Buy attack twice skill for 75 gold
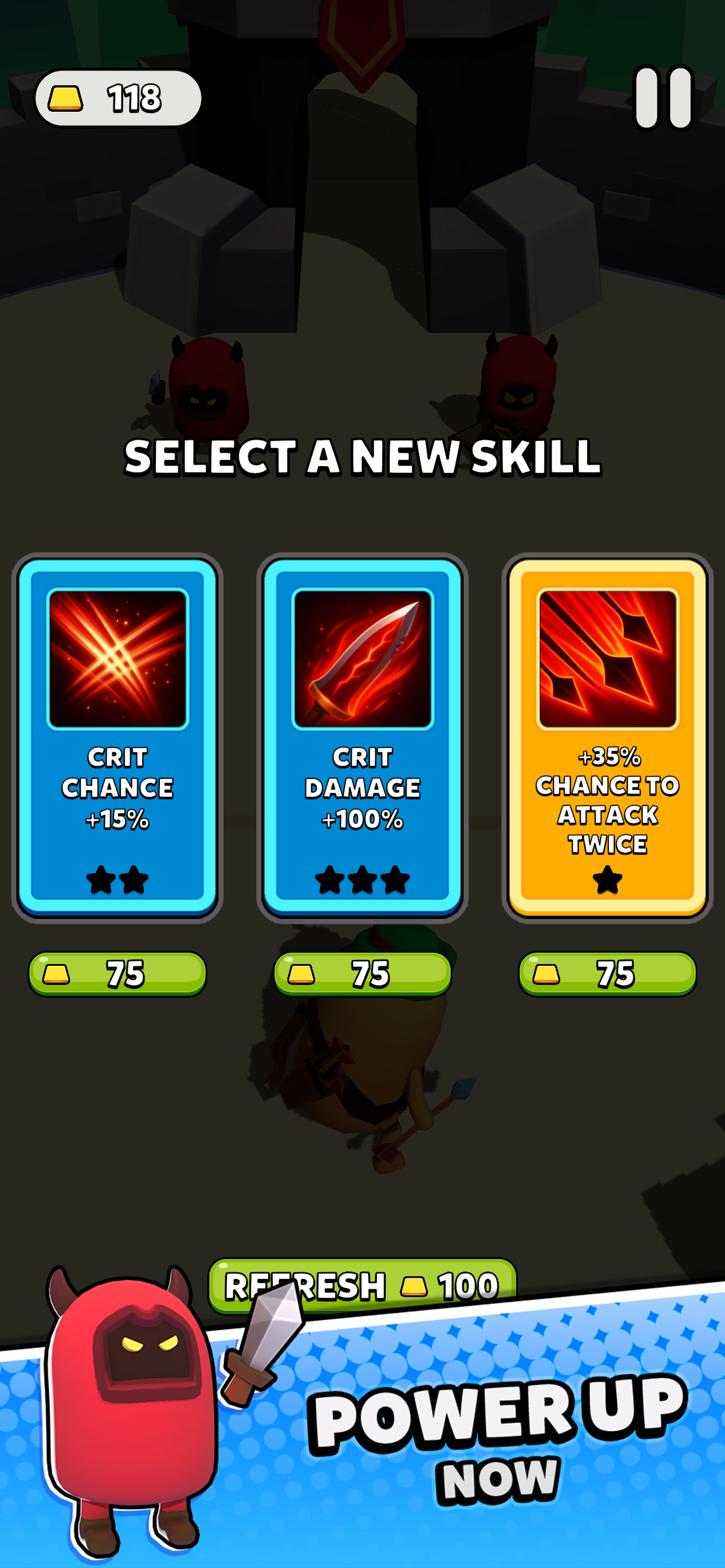This screenshot has width=725, height=1568. tap(607, 973)
